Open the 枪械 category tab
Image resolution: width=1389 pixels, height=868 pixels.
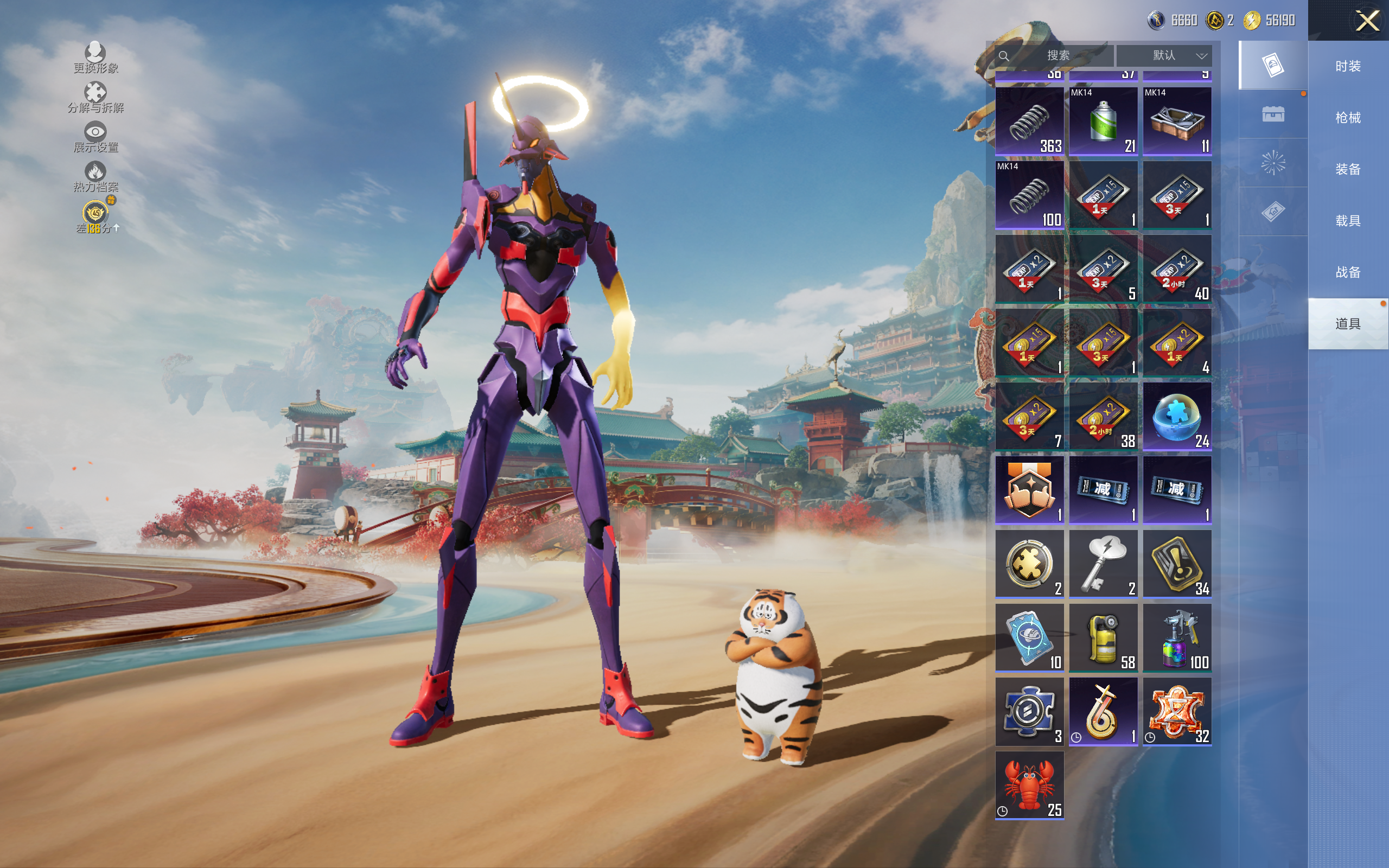1347,118
